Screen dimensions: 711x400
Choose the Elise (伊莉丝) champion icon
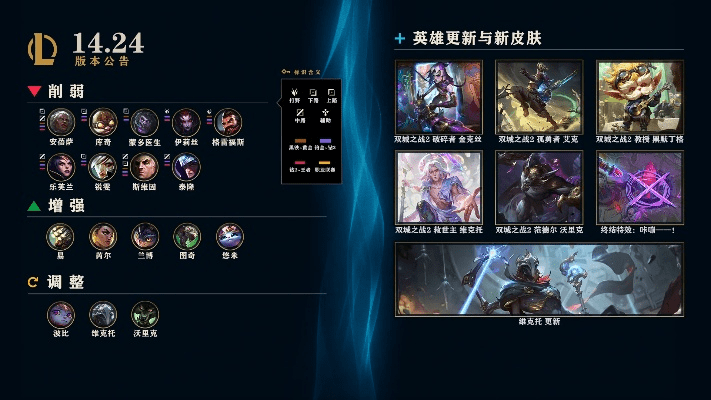(x=186, y=122)
